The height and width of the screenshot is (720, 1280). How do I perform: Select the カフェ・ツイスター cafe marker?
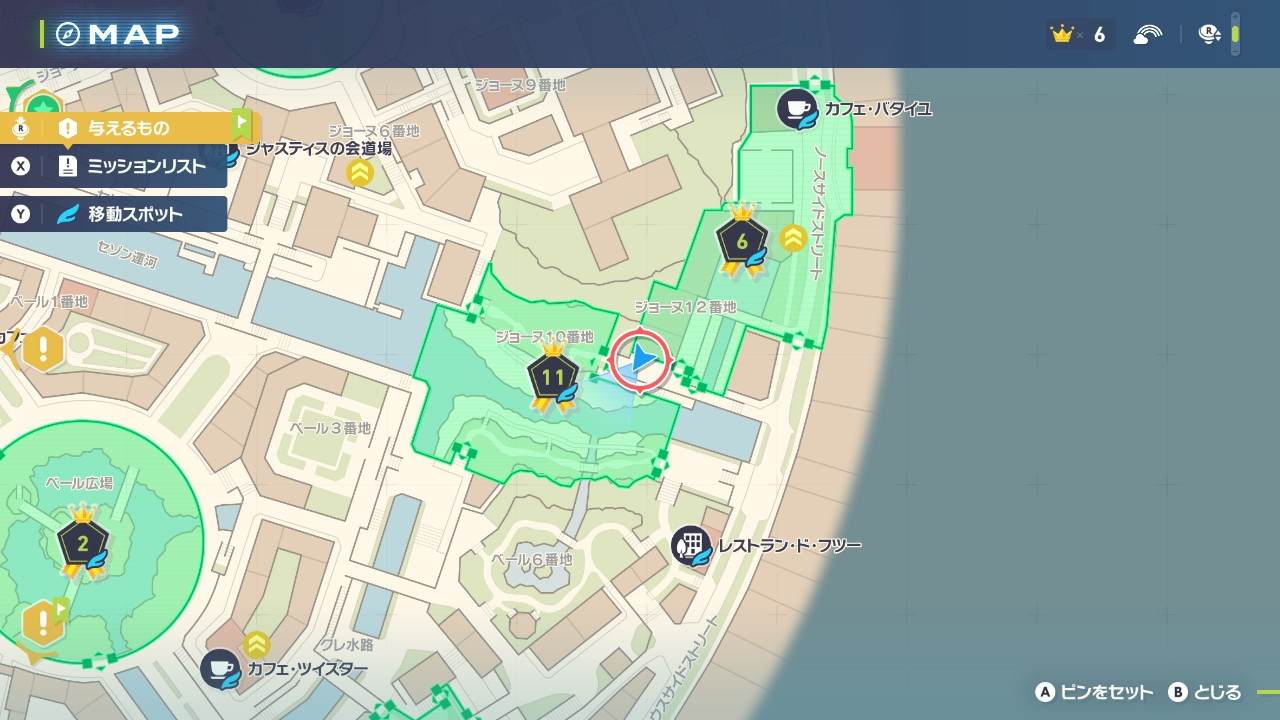pyautogui.click(x=220, y=669)
